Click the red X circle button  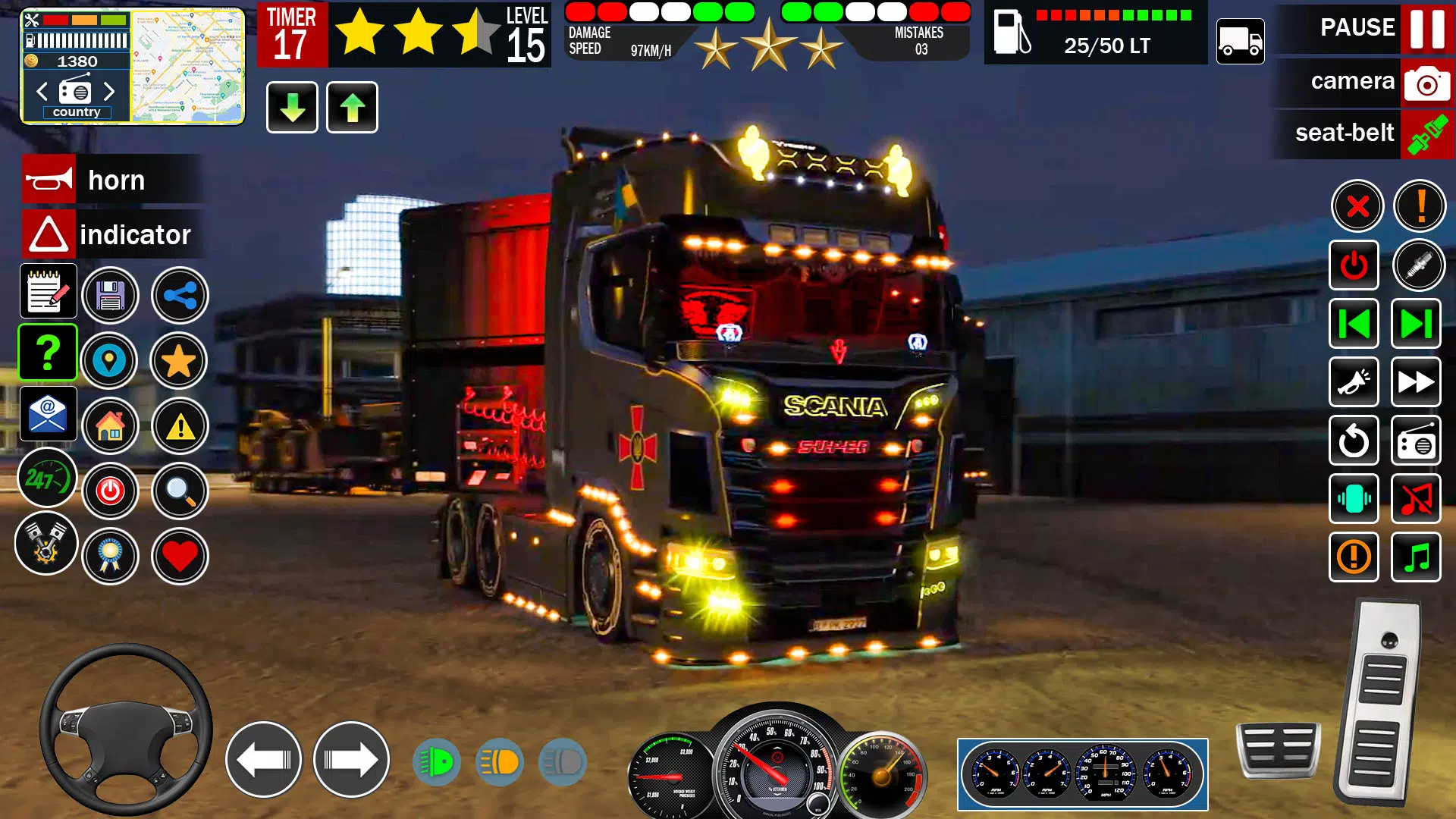(1357, 206)
